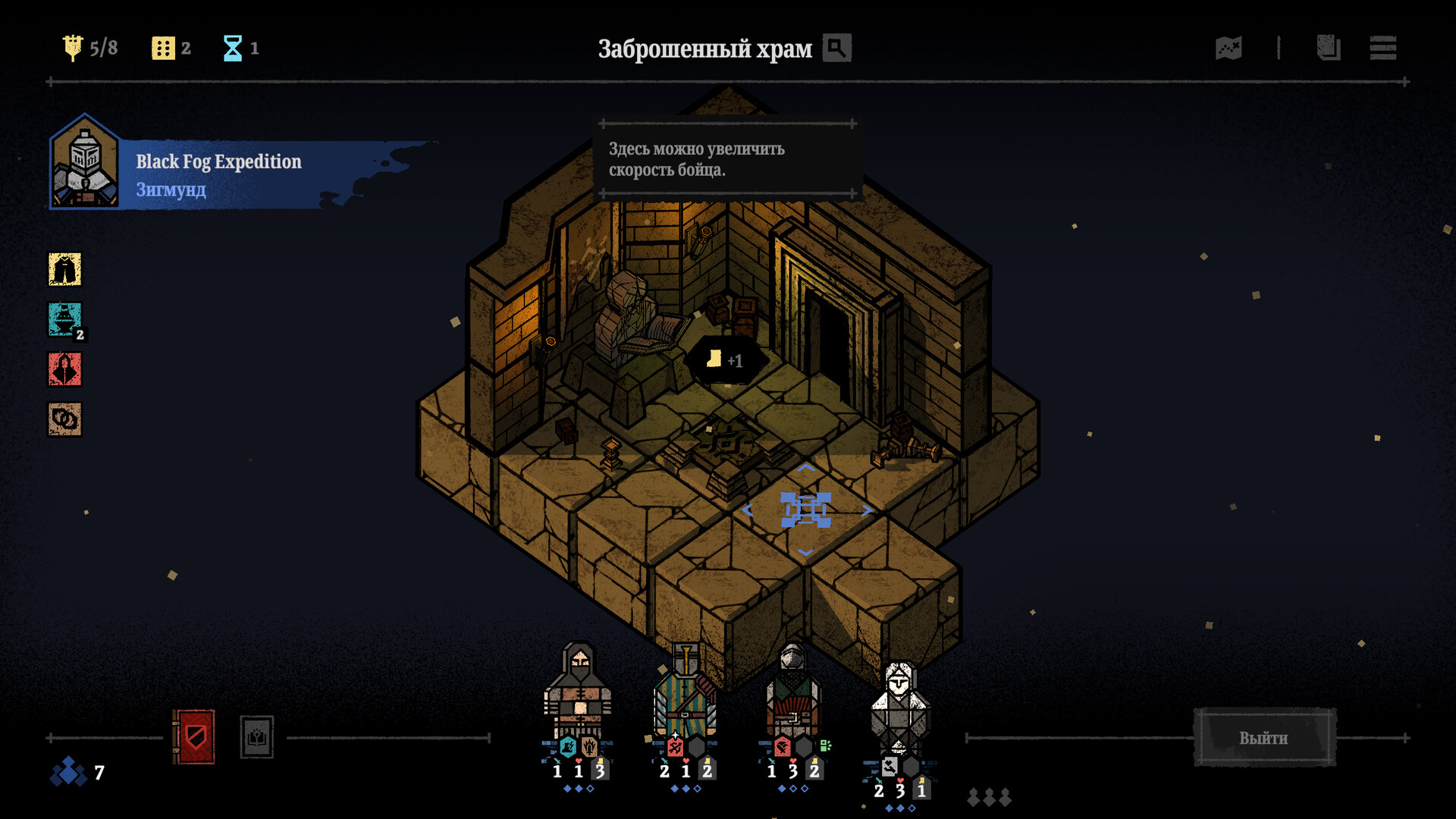Open the red shield book
Screen dimensions: 1456x819
[x=194, y=736]
